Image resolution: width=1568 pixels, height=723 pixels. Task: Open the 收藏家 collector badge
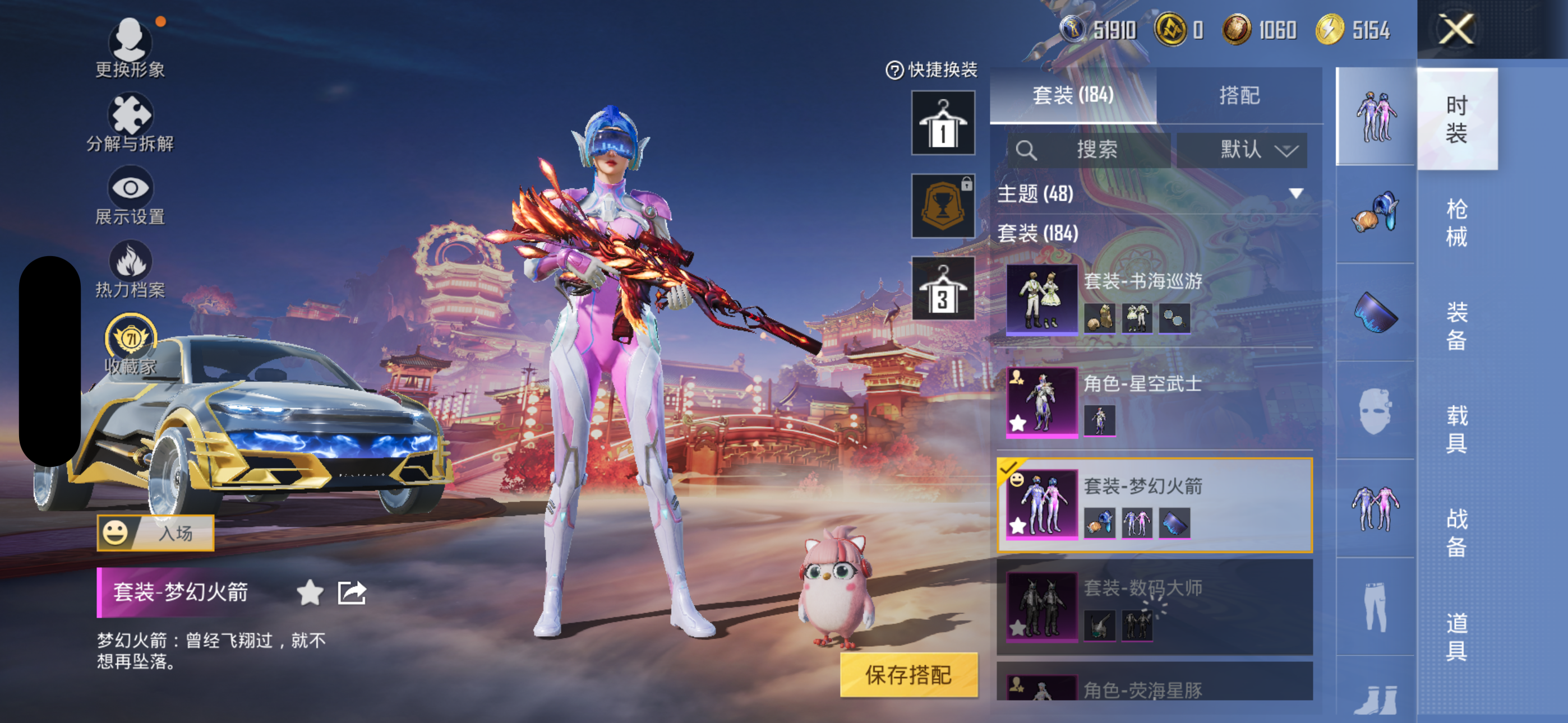130,344
